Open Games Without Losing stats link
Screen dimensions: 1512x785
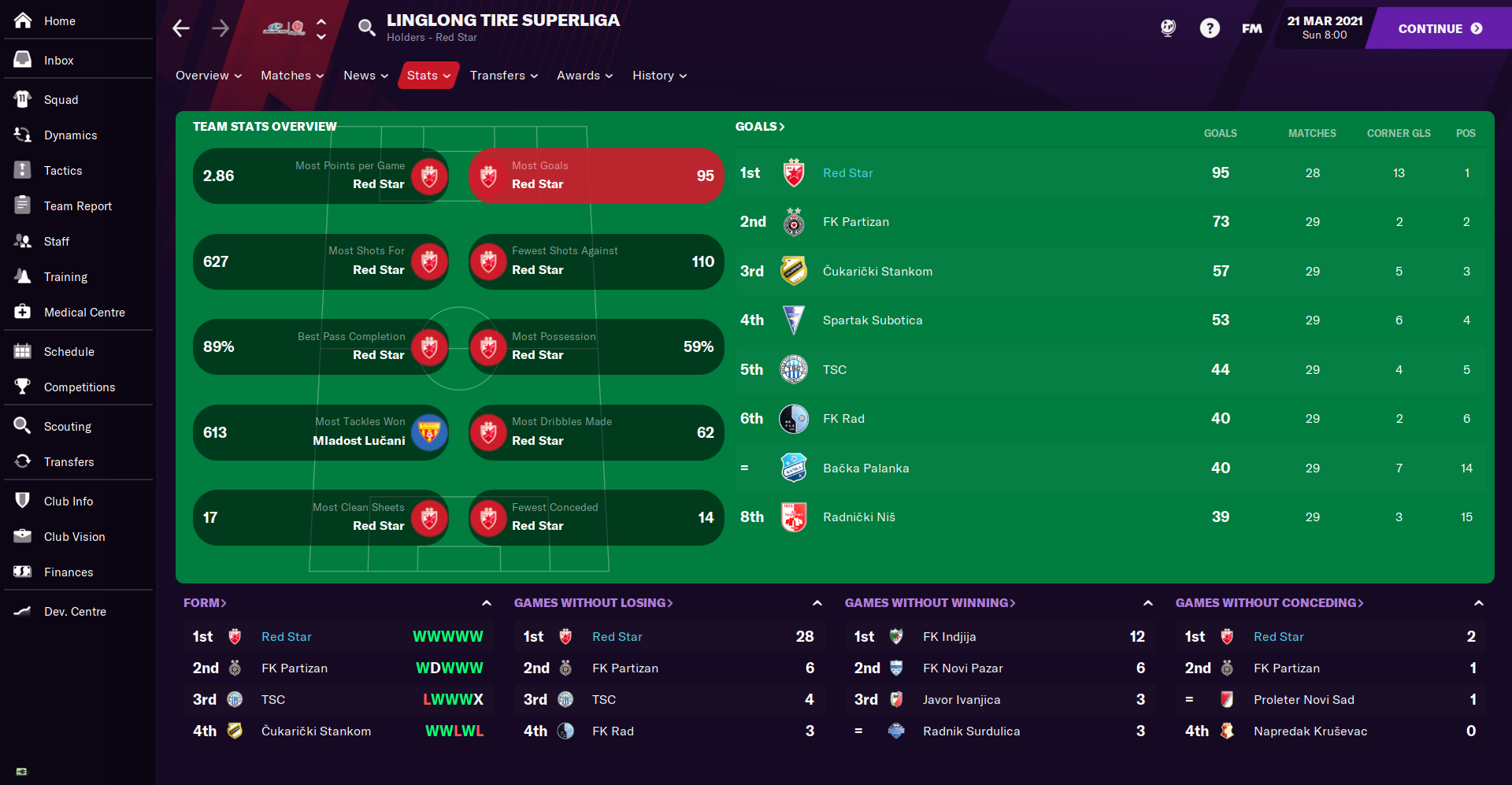593,603
